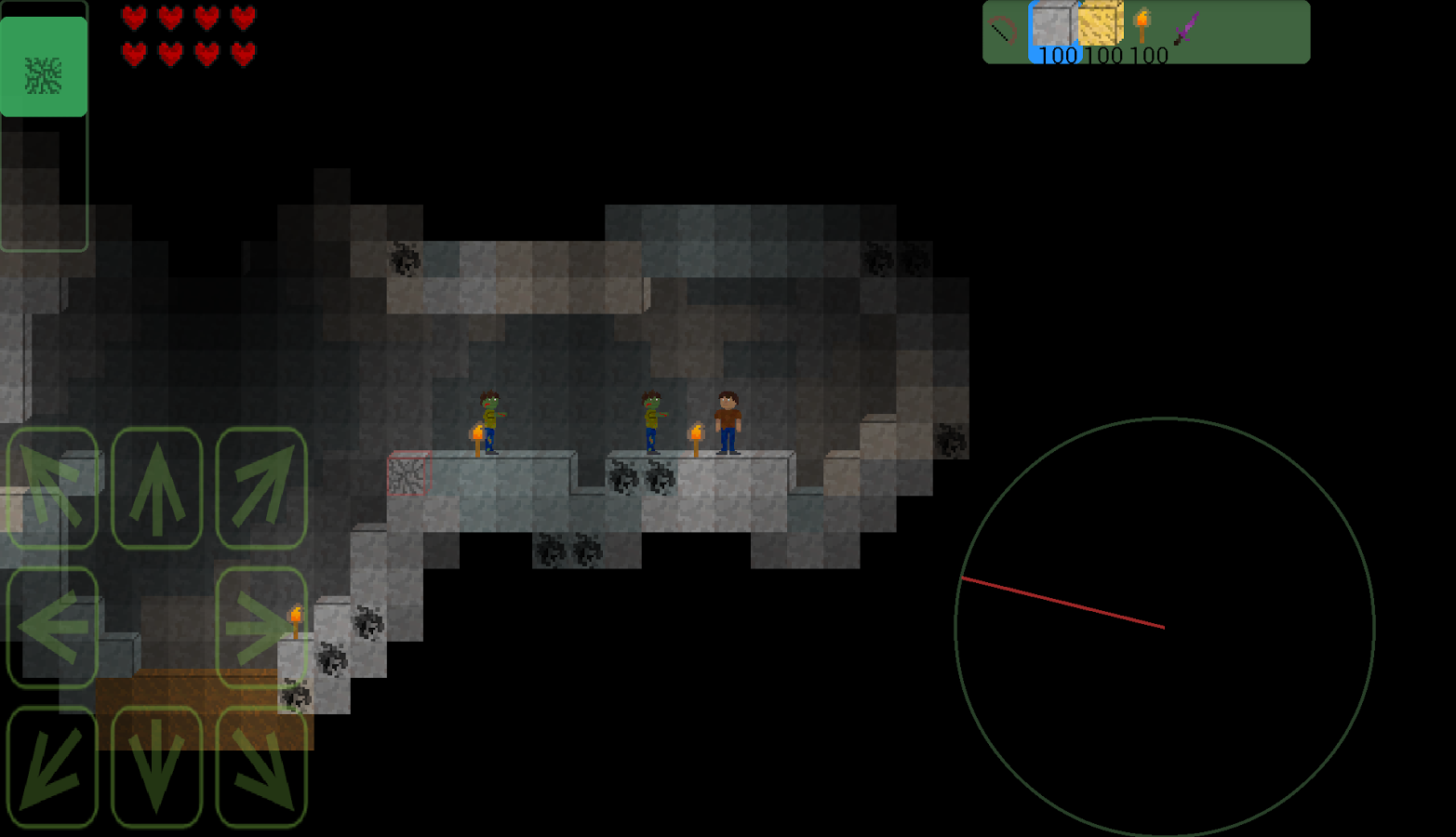Tap the up arrow movement button
The height and width of the screenshot is (837, 1456).
pyautogui.click(x=157, y=488)
